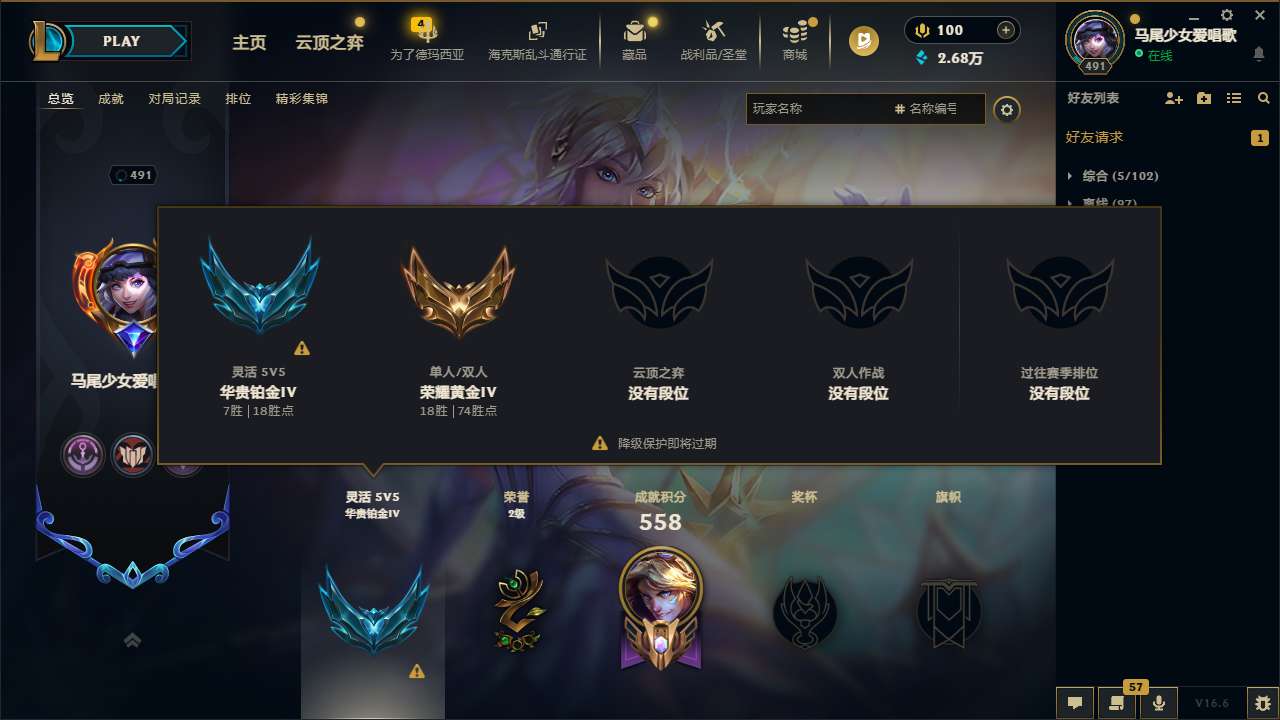Click the summoner profile avatar
Image resolution: width=1280 pixels, height=720 pixels.
pyautogui.click(x=1094, y=38)
